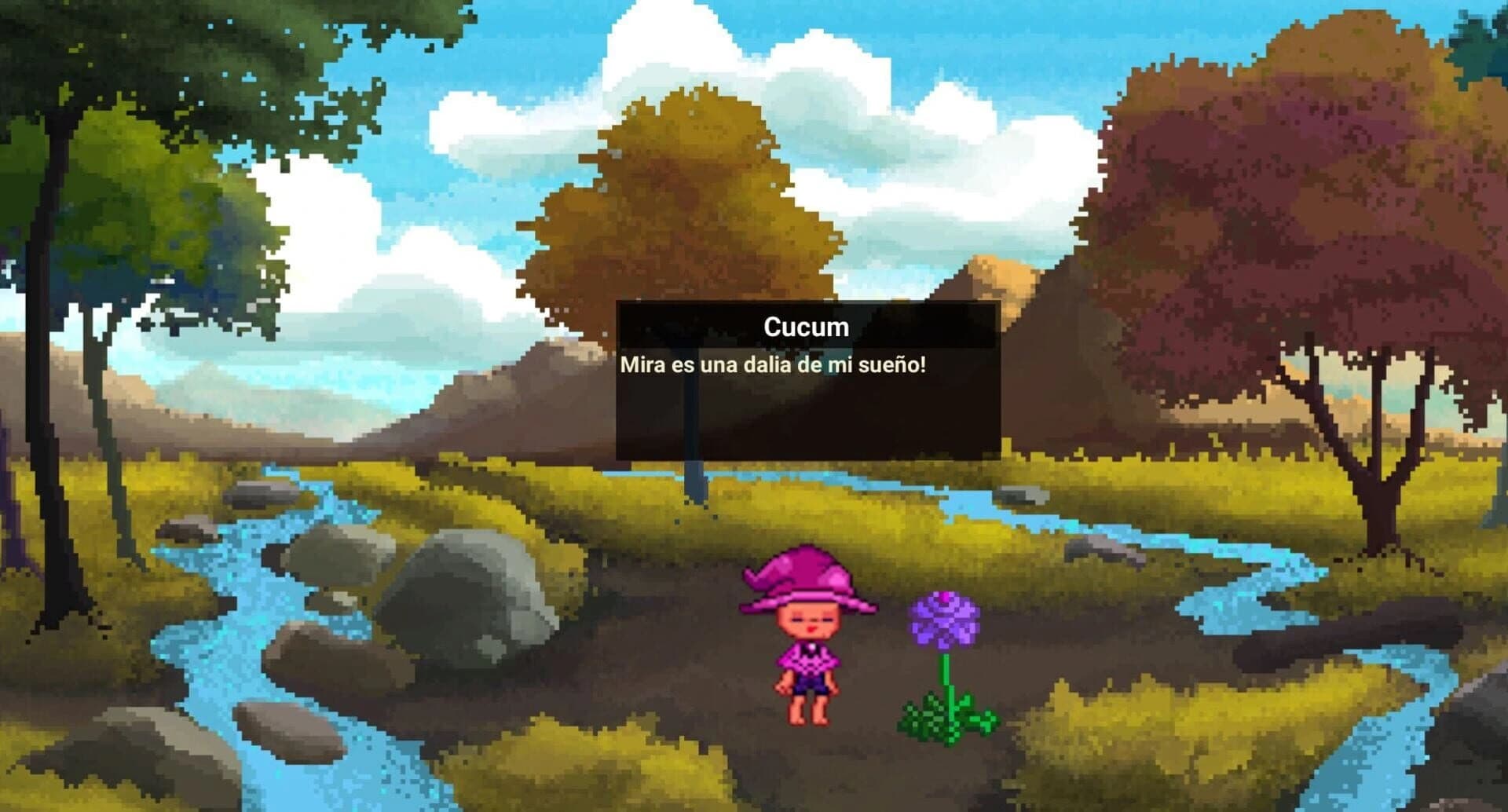This screenshot has width=1508, height=812.
Task: Click the dialog text about the dahlia
Action: 774,363
